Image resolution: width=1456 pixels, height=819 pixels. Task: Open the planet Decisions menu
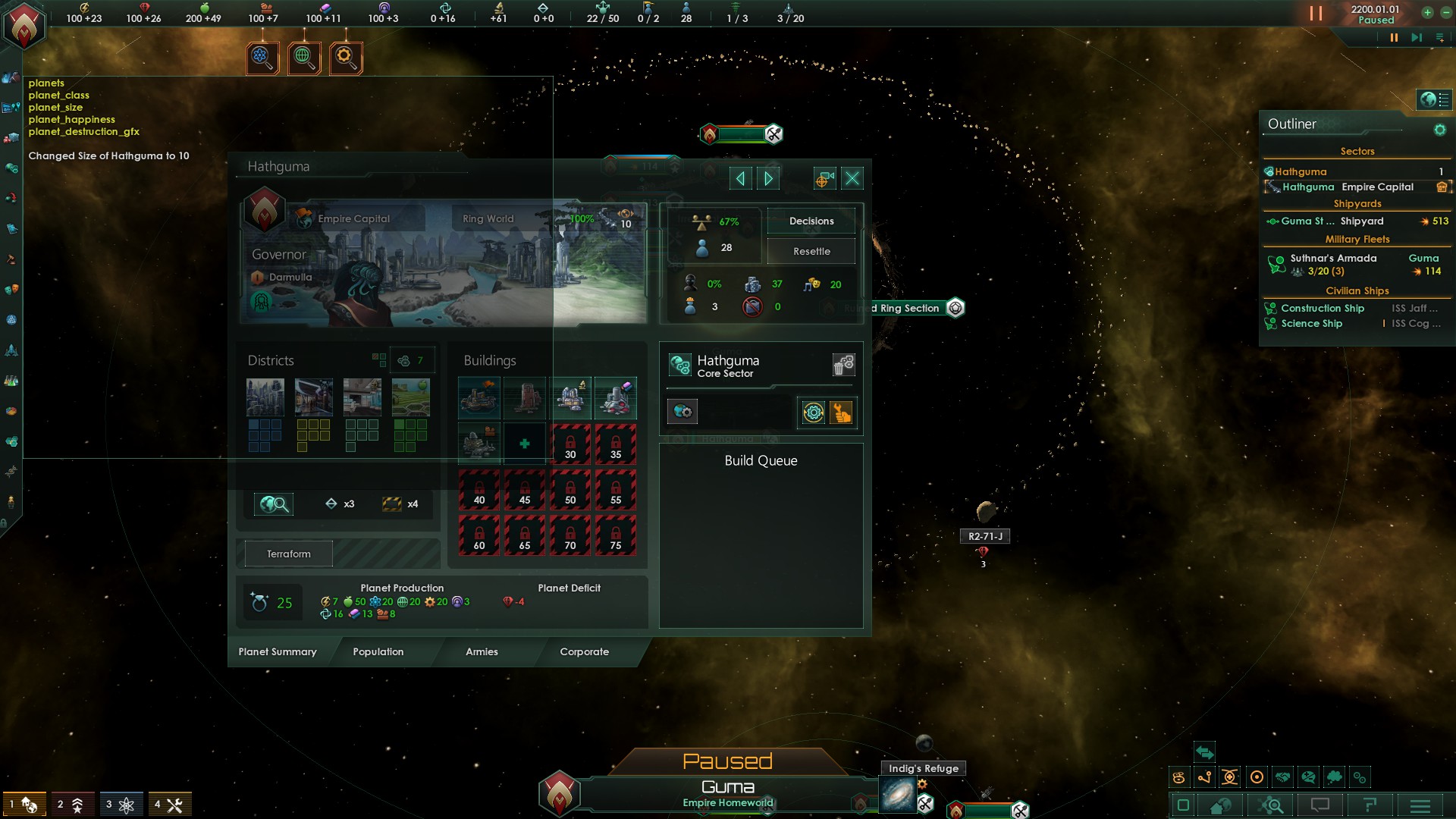click(811, 221)
